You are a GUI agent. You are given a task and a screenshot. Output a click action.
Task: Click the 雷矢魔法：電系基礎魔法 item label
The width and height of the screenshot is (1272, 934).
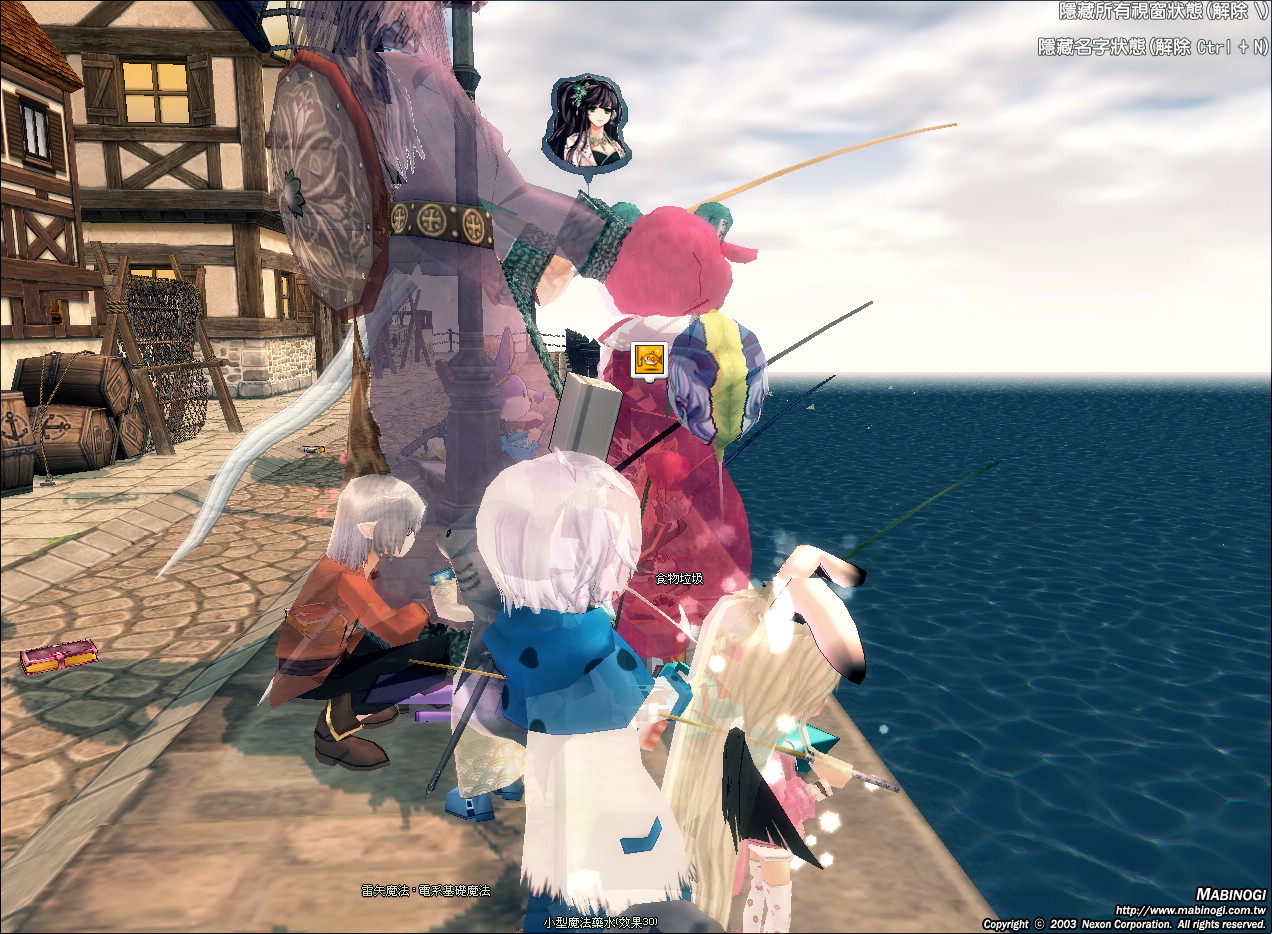[x=426, y=890]
